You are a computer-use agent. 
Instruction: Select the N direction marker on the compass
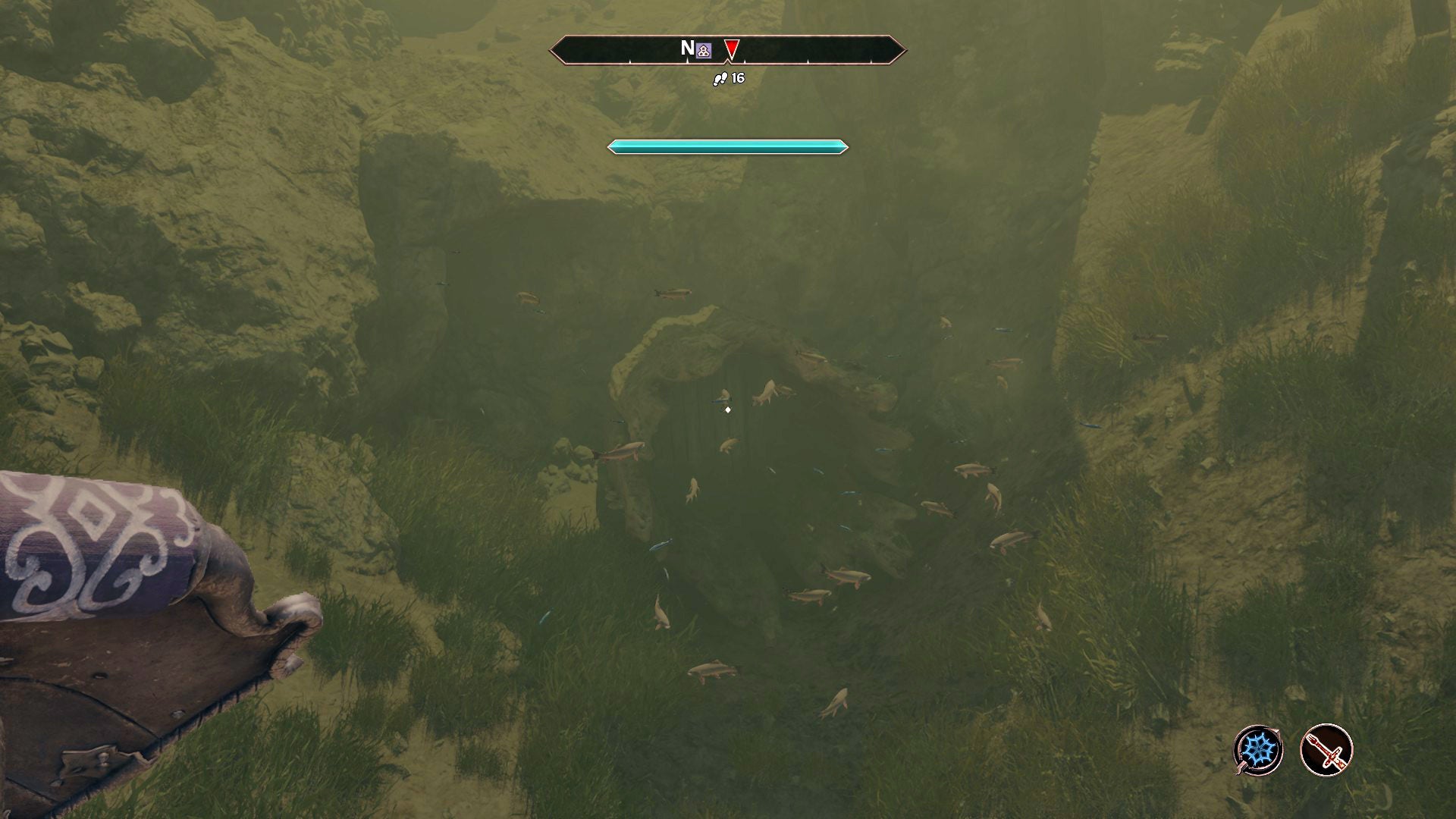pyautogui.click(x=686, y=47)
